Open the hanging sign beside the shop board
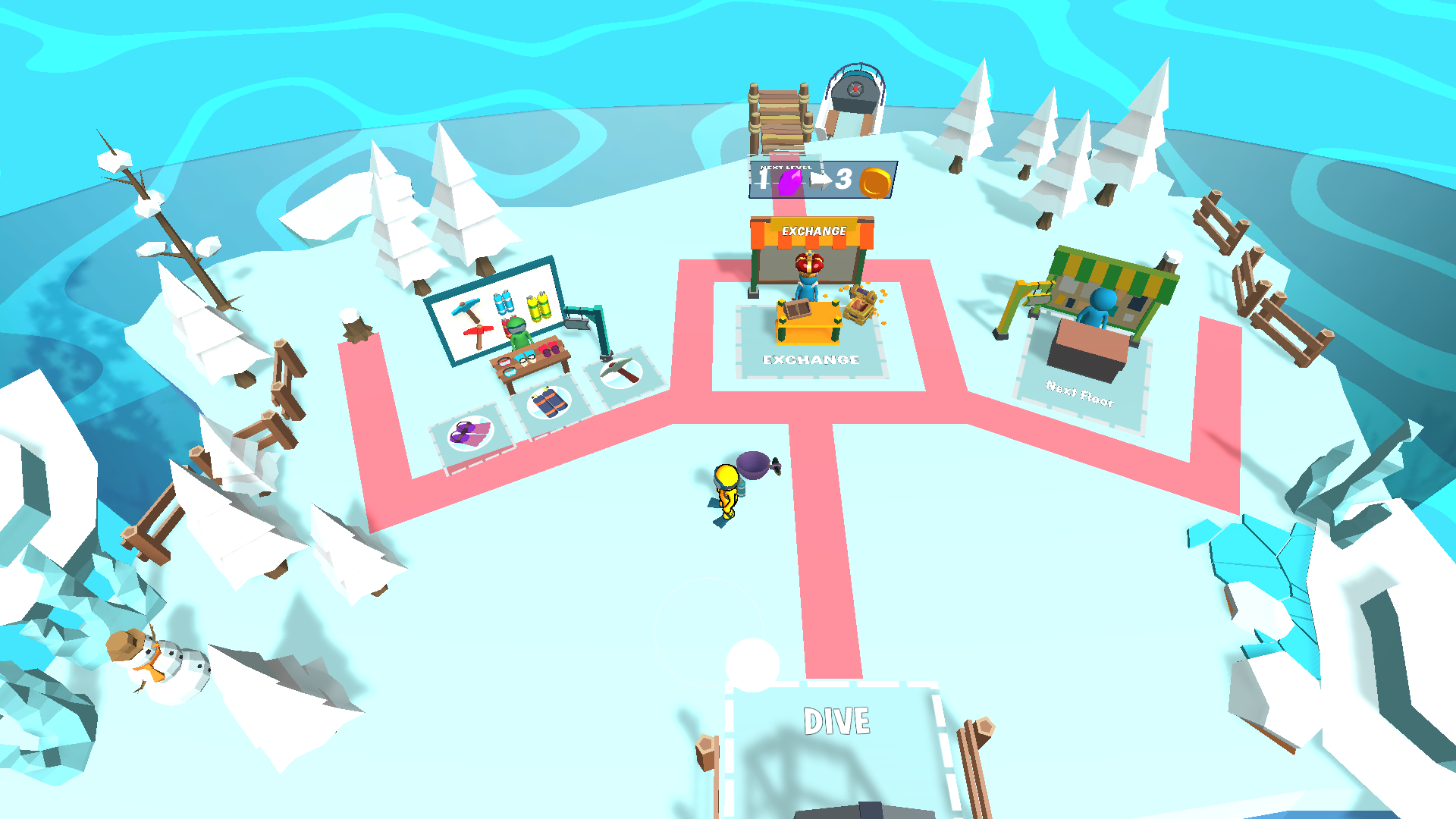Screen dimensions: 1456x819 coord(577,322)
